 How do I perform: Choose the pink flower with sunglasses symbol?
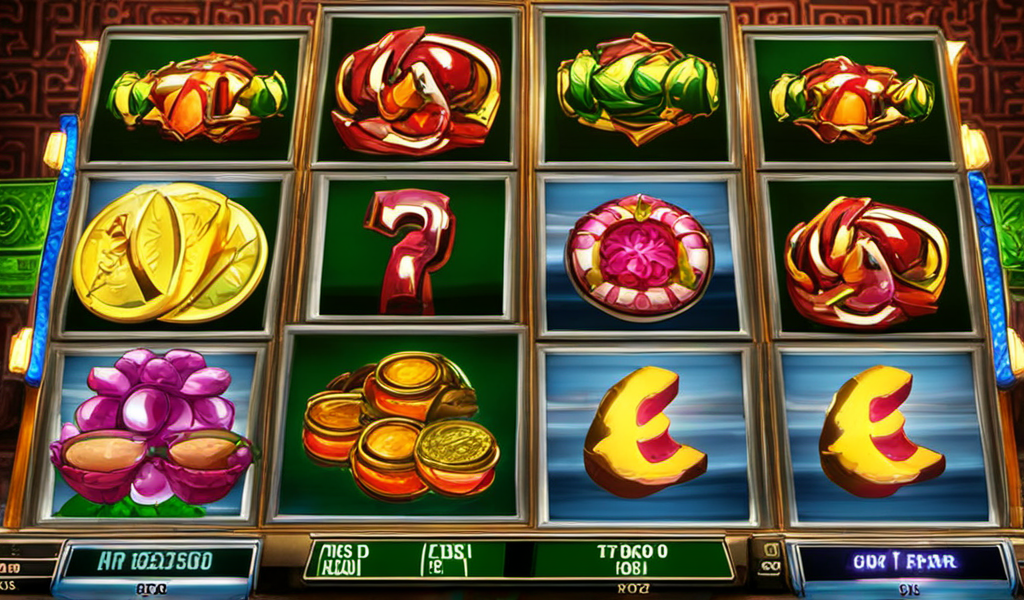152,432
